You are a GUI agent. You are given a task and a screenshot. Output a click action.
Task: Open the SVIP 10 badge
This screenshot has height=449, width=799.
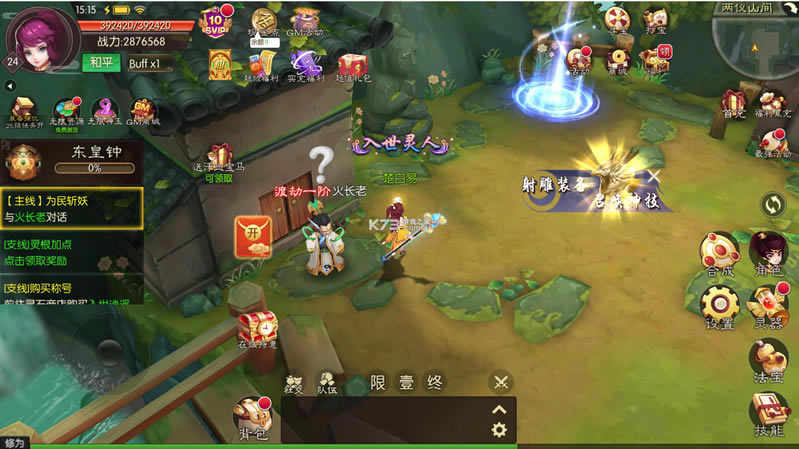[215, 20]
